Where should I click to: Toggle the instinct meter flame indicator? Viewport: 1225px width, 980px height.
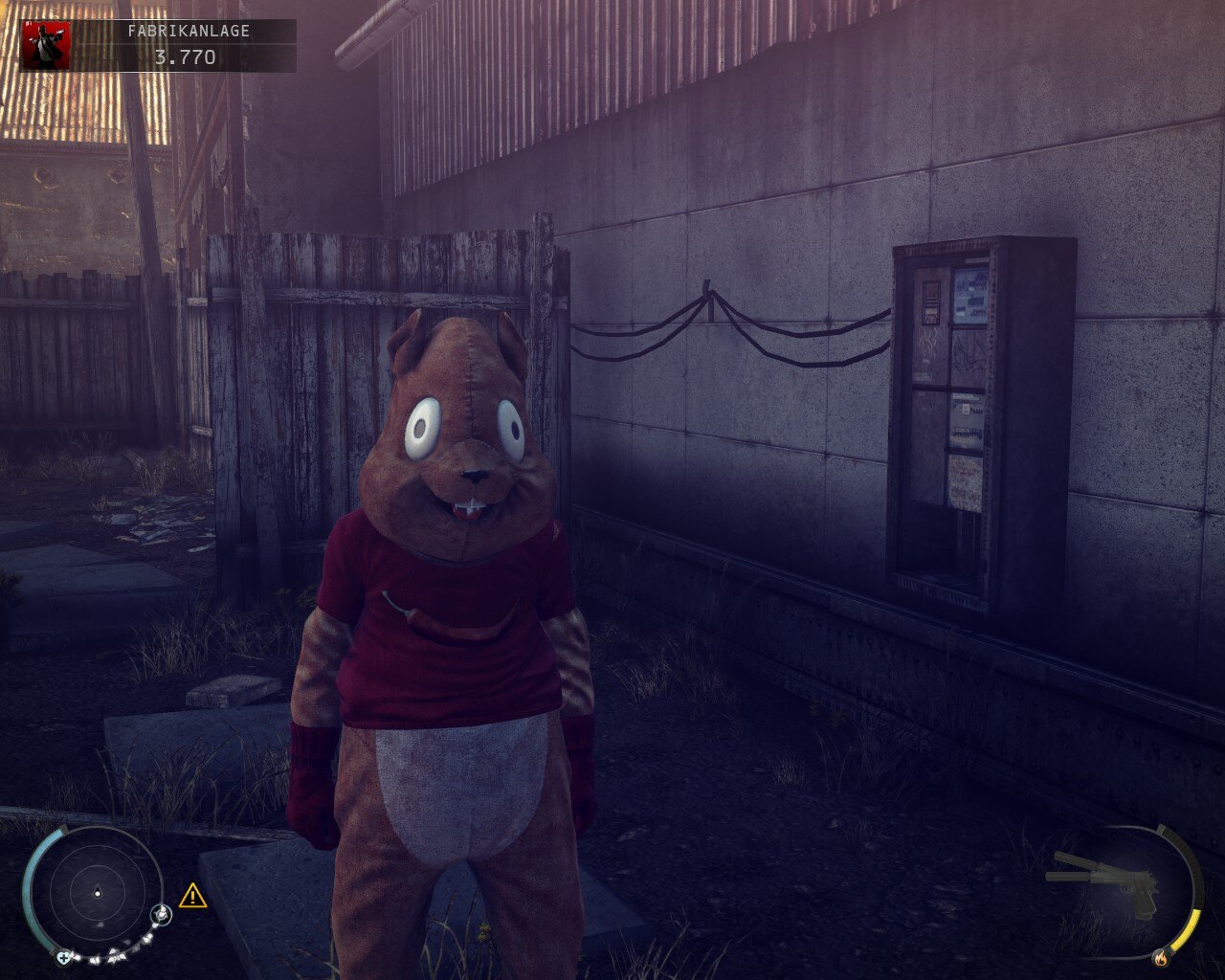click(1161, 958)
